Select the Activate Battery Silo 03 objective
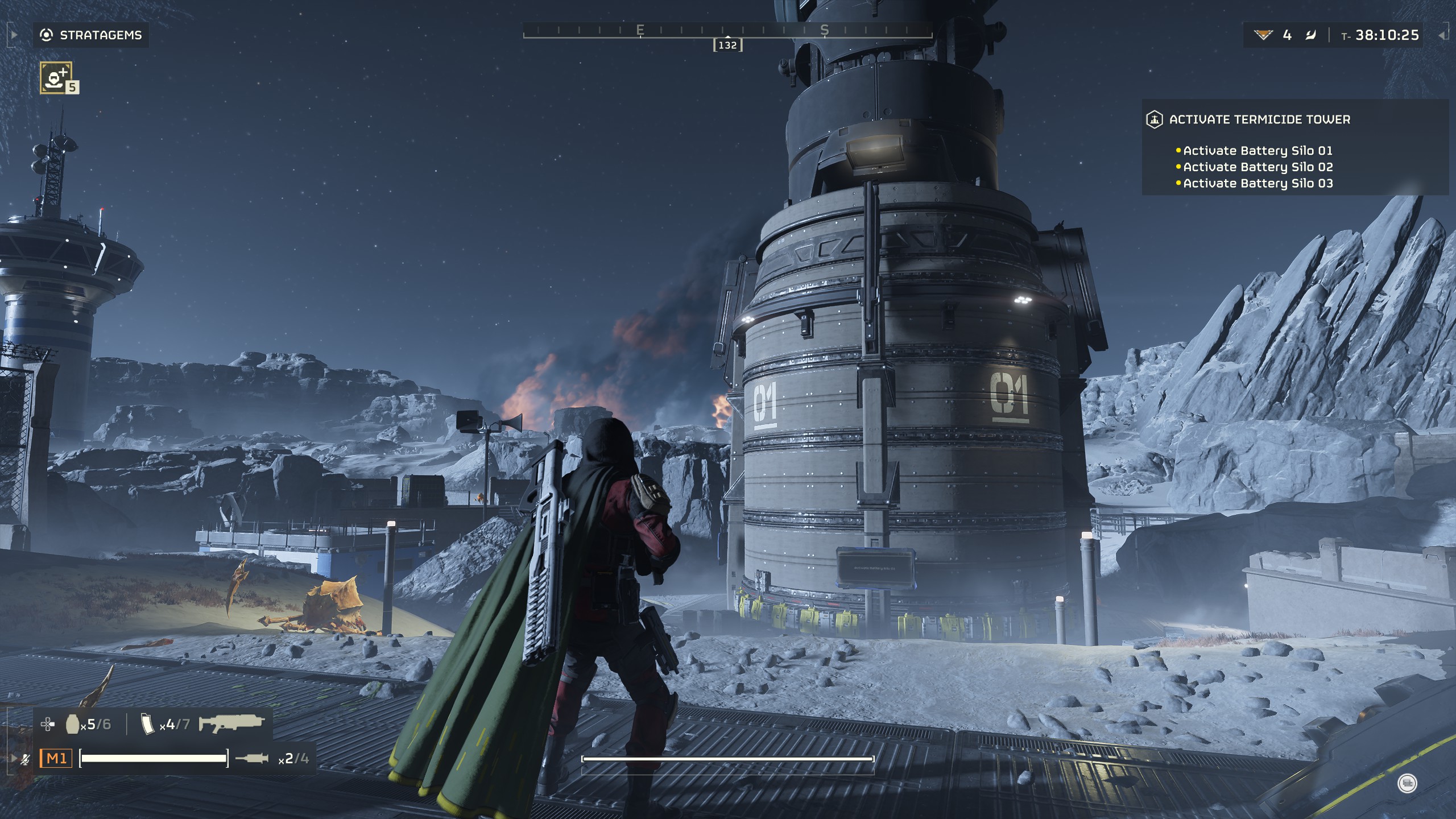Image resolution: width=1456 pixels, height=819 pixels. pyautogui.click(x=1257, y=184)
